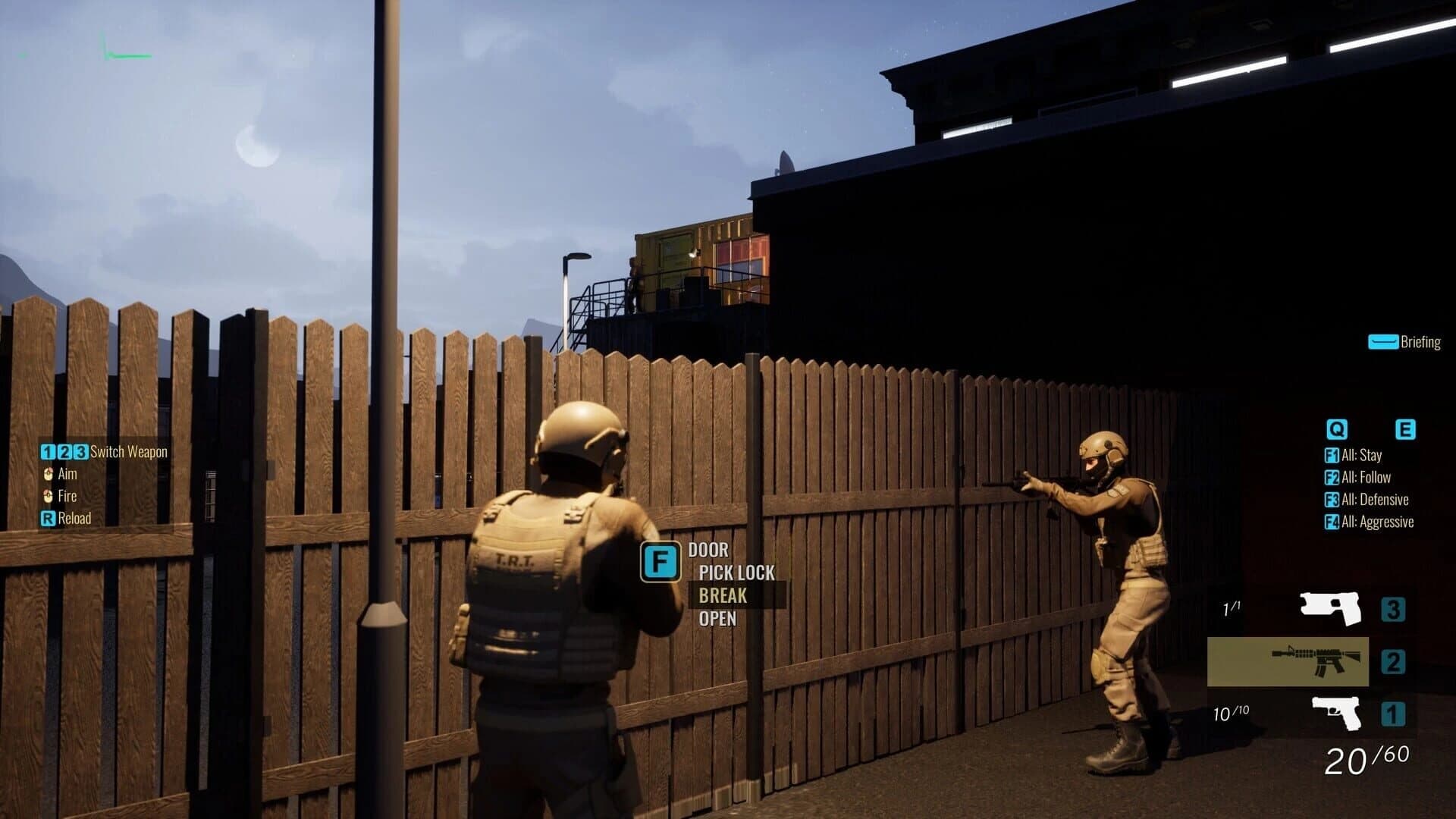The width and height of the screenshot is (1456, 819).
Task: Expand the Switch Weapon 1 2 3 hint
Action: (104, 451)
